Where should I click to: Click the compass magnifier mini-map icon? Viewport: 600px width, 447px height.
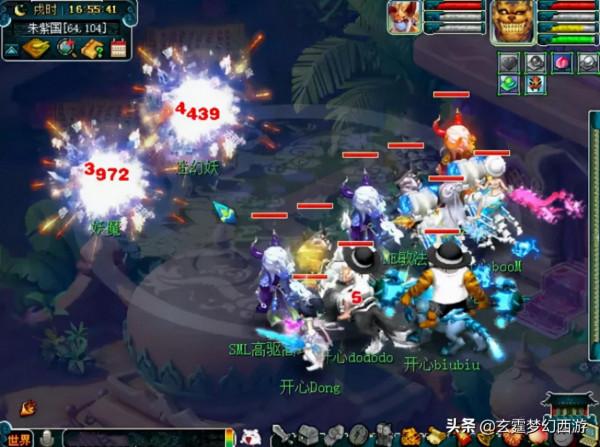click(65, 48)
